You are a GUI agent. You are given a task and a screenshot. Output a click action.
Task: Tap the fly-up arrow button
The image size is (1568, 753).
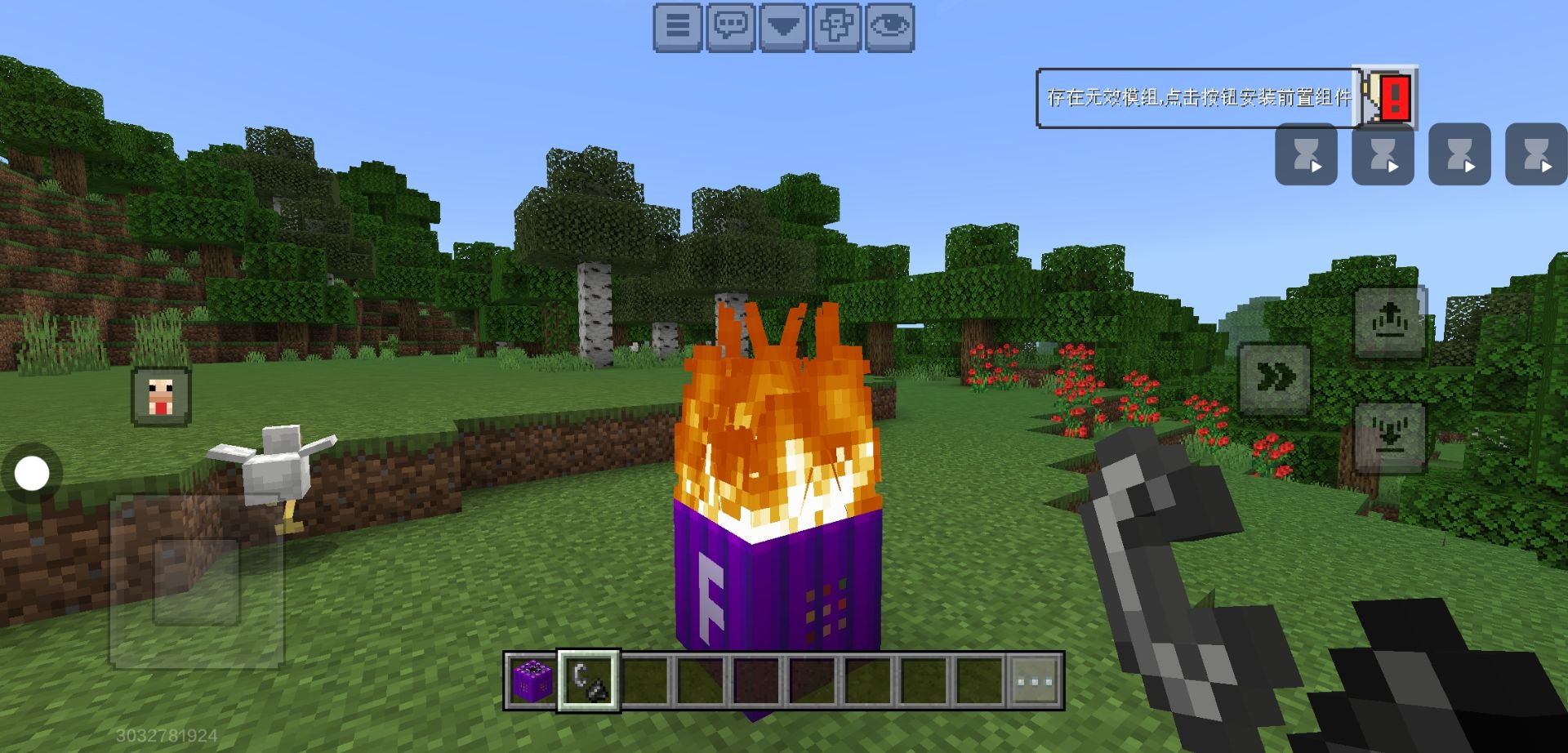tap(1389, 323)
